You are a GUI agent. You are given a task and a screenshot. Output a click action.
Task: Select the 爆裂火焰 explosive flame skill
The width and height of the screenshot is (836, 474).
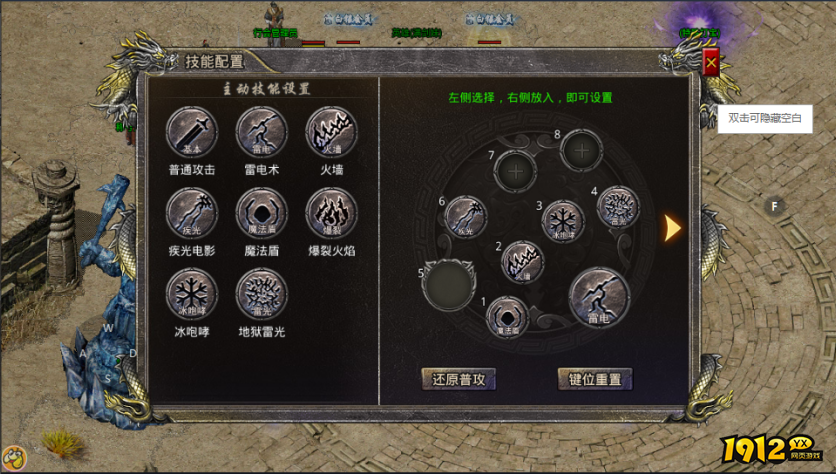pyautogui.click(x=331, y=213)
